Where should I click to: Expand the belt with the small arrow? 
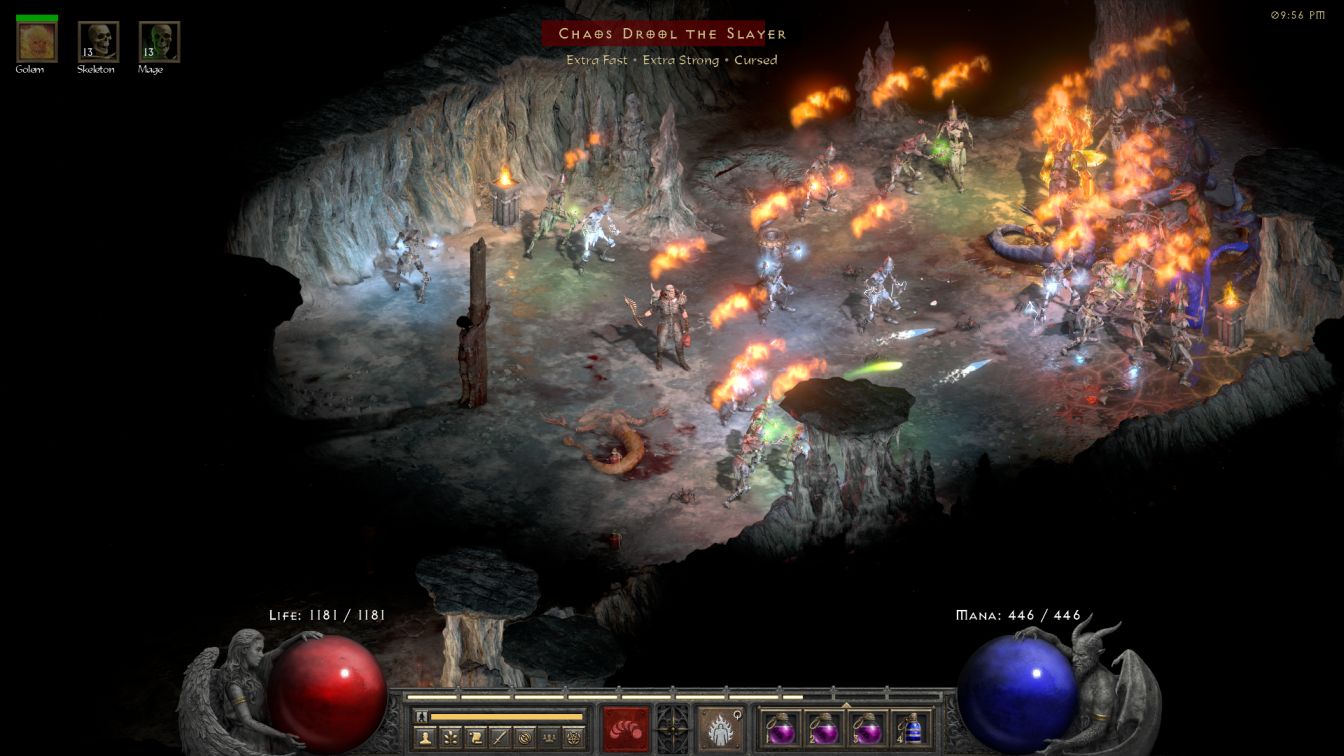846,705
